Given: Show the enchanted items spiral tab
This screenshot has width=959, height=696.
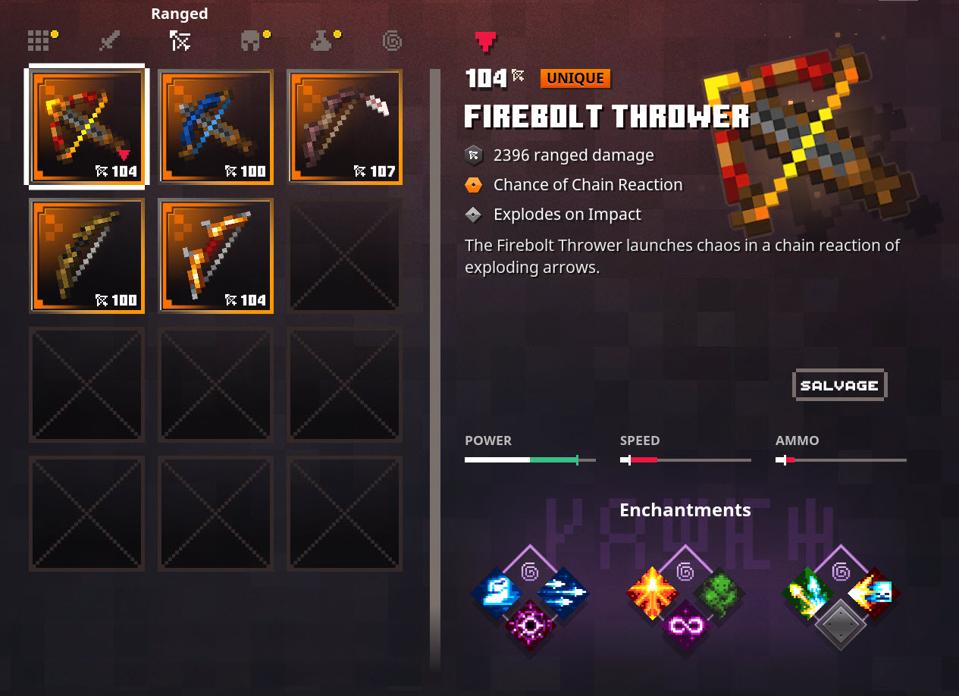Looking at the screenshot, I should (392, 41).
